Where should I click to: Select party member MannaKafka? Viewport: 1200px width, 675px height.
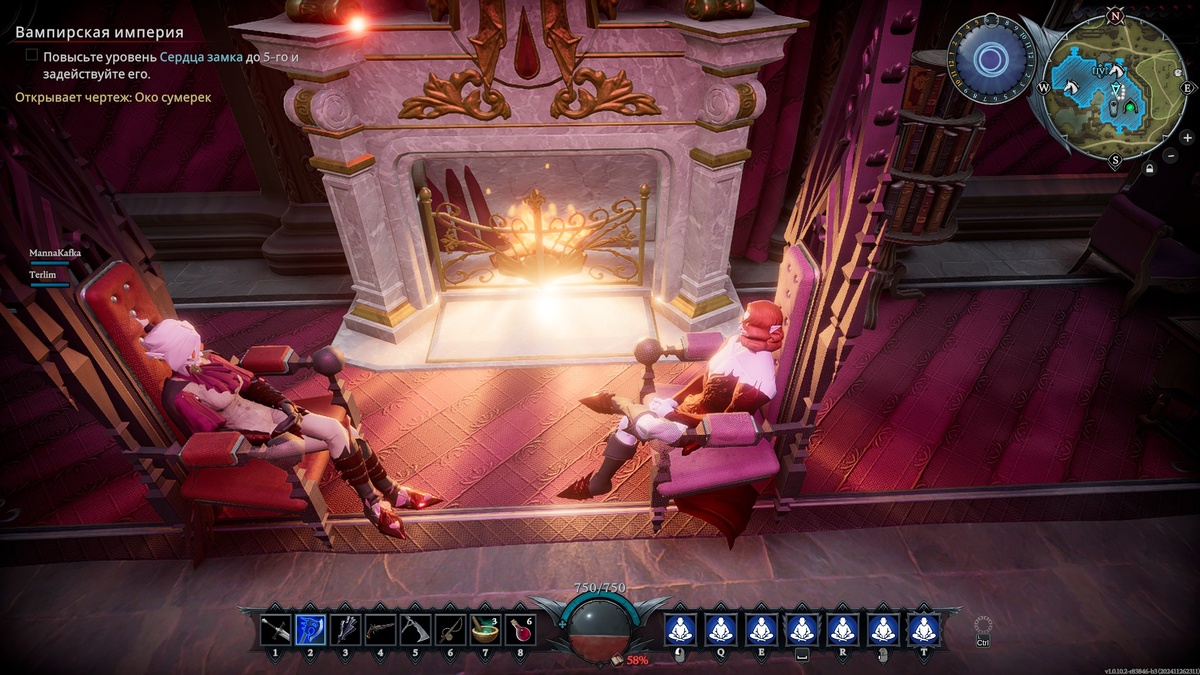[x=54, y=254]
